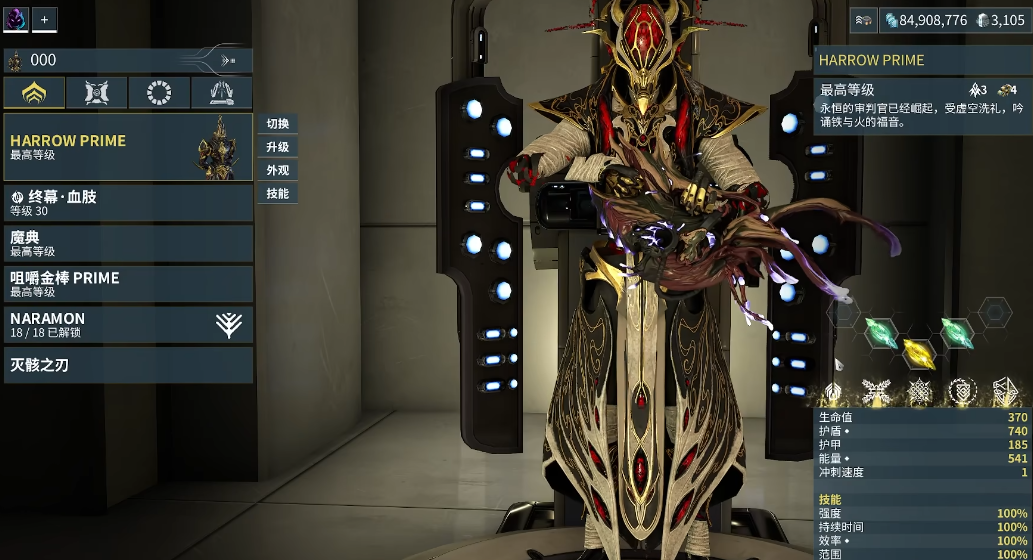Click the plus button beside the avatar
1033x560 pixels.
(45, 19)
